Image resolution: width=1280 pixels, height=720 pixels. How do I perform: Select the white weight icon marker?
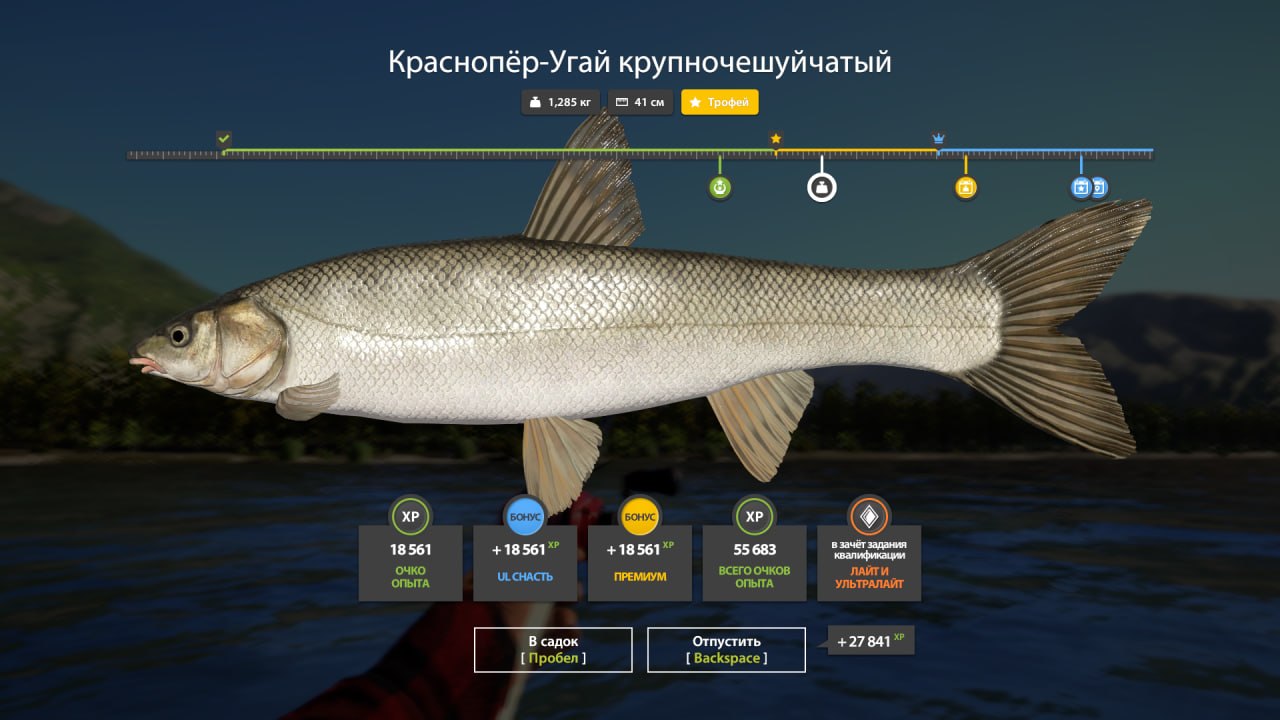[821, 187]
